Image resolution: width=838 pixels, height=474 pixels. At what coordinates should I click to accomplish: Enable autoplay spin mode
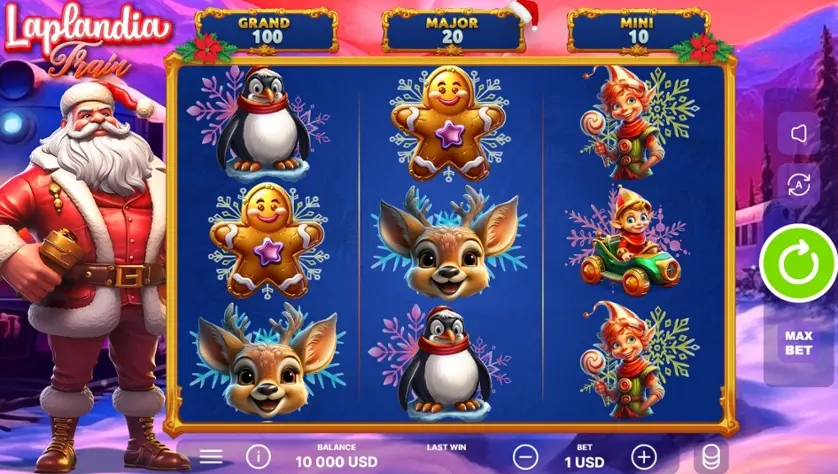click(x=798, y=184)
